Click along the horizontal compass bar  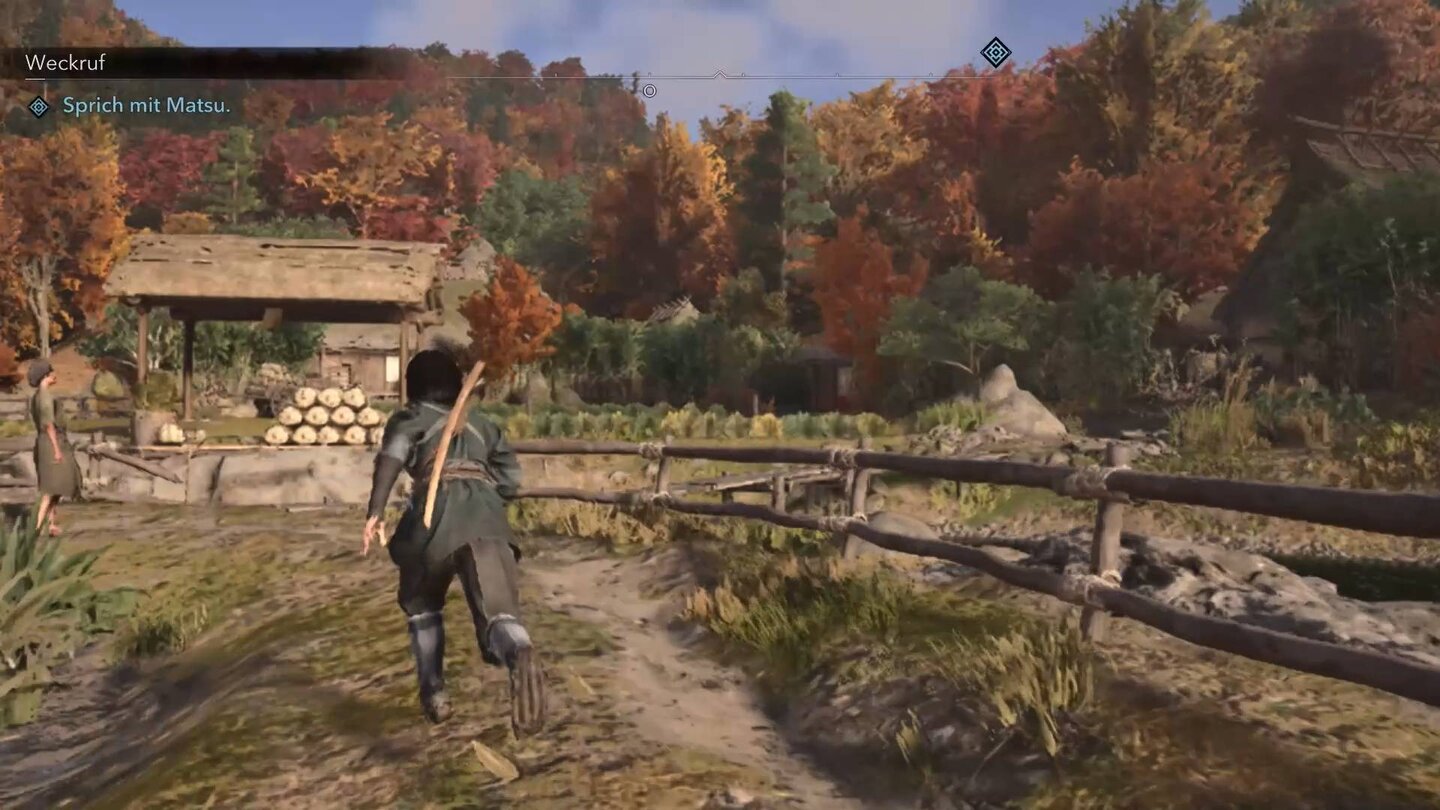click(800, 74)
